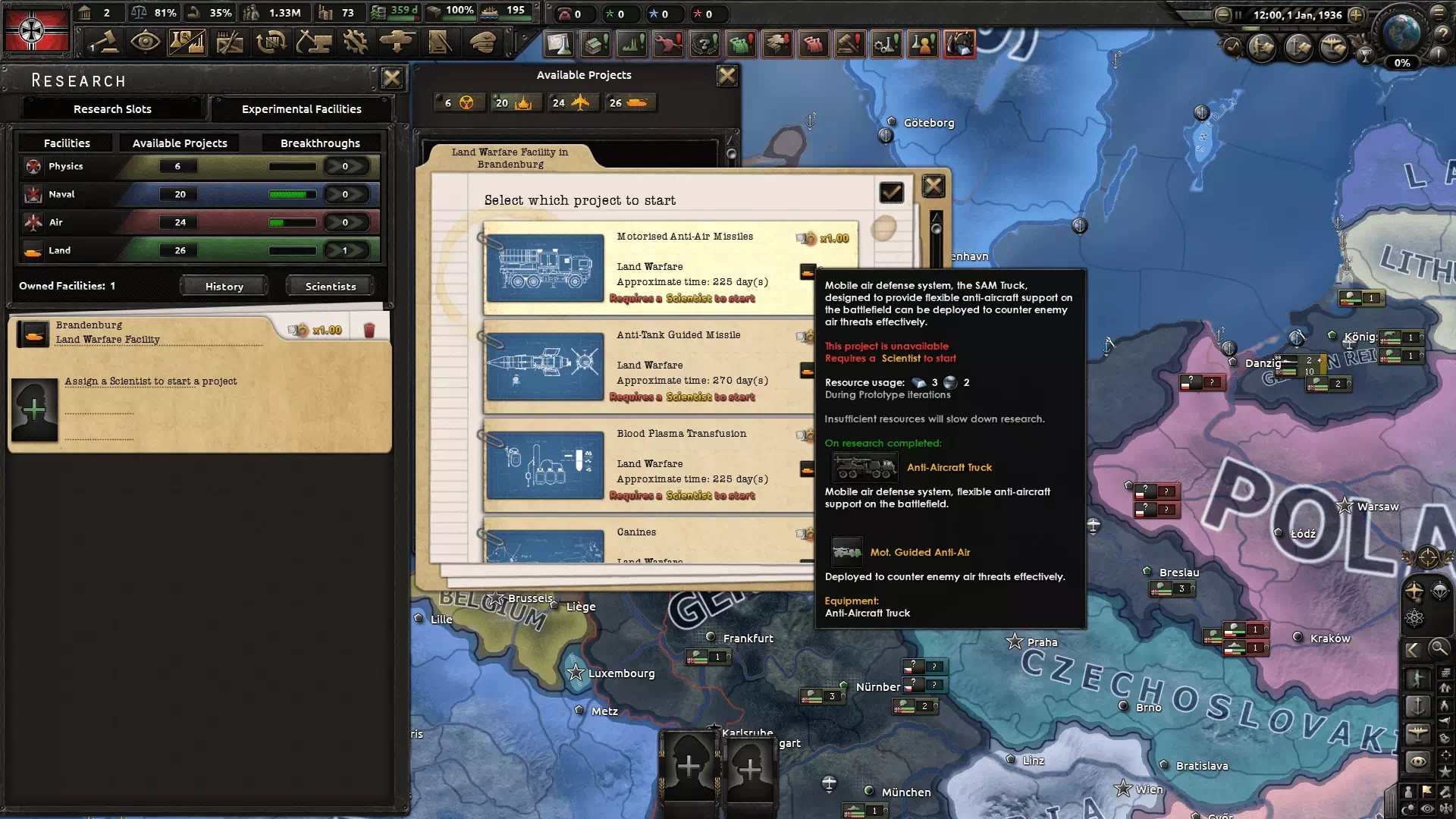Select the Breakthroughs tab
Screen dimensions: 1456x819
pyautogui.click(x=320, y=143)
